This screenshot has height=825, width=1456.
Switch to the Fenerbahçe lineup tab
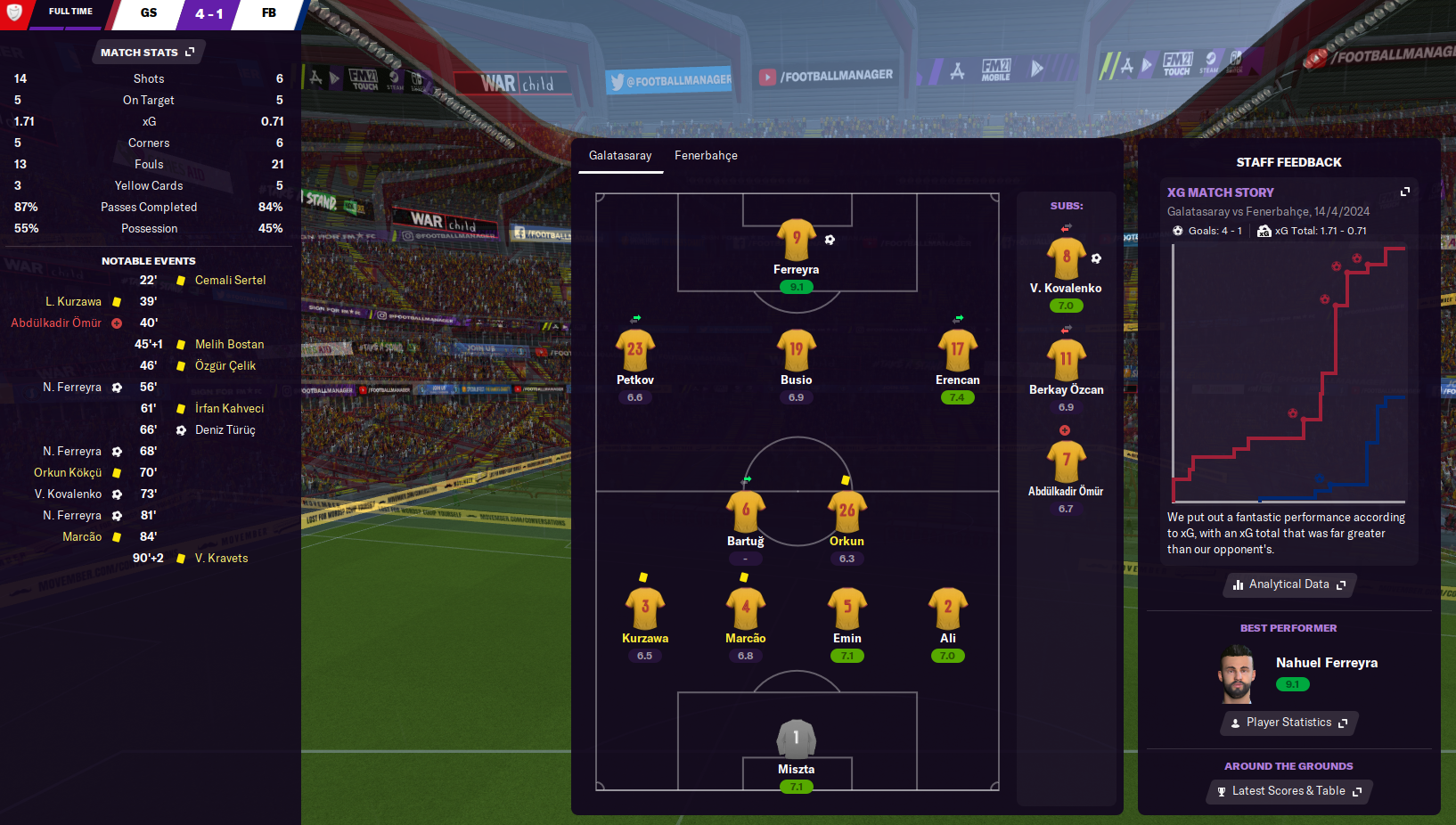point(706,156)
